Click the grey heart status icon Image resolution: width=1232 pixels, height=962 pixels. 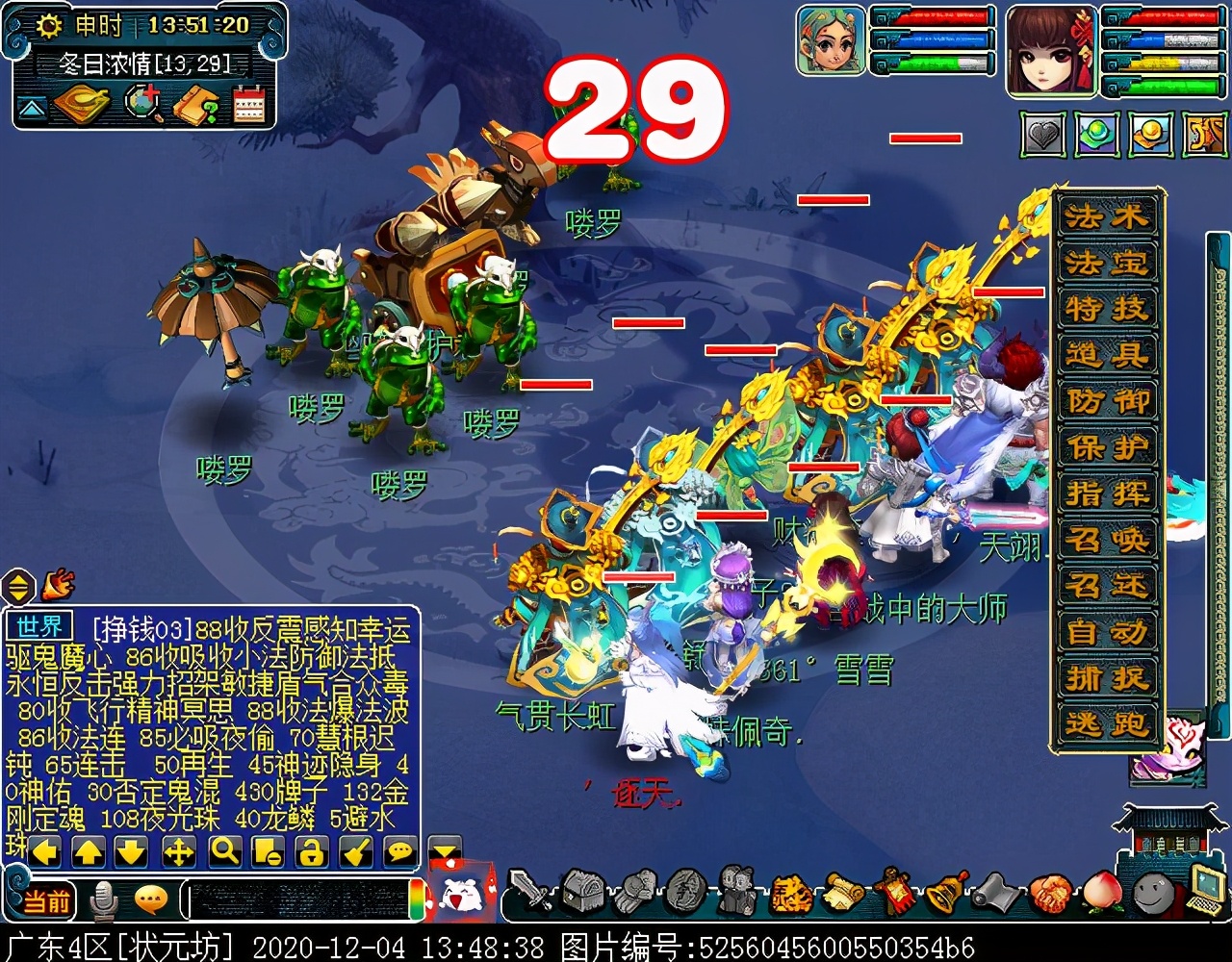pos(1042,136)
